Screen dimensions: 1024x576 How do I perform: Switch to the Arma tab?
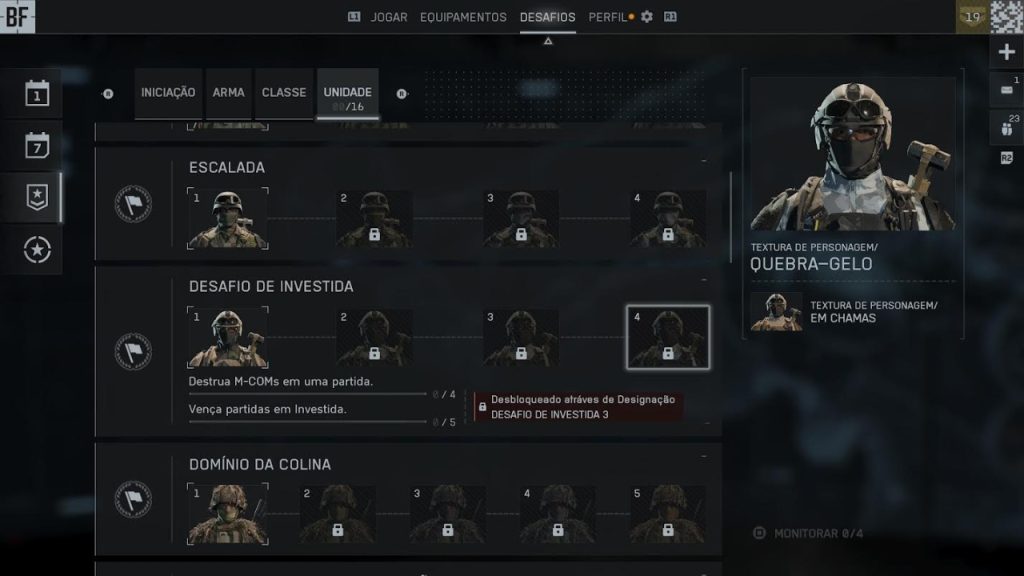[x=228, y=93]
